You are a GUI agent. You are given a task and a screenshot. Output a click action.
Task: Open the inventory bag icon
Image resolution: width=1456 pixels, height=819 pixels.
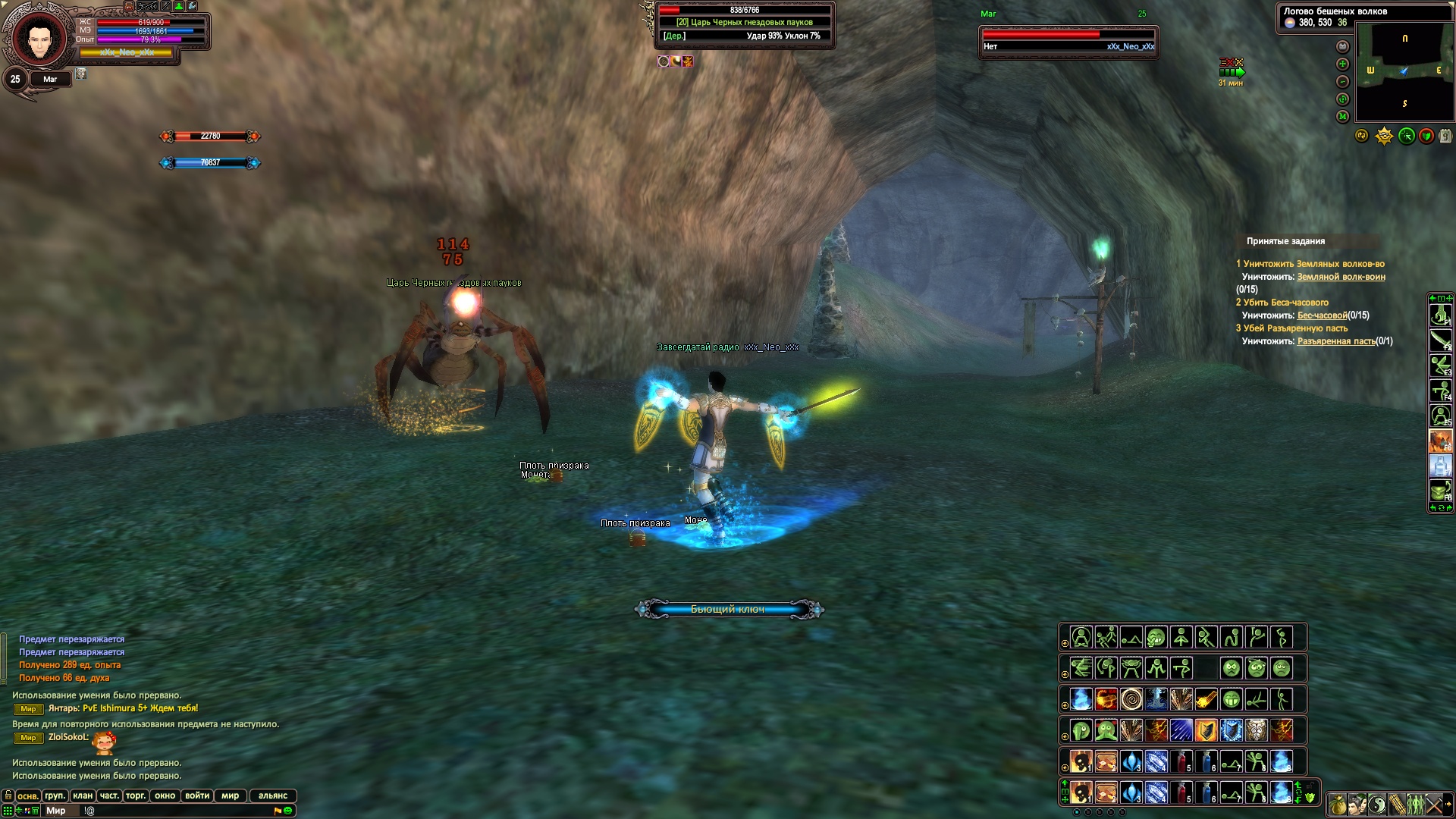[x=1338, y=805]
